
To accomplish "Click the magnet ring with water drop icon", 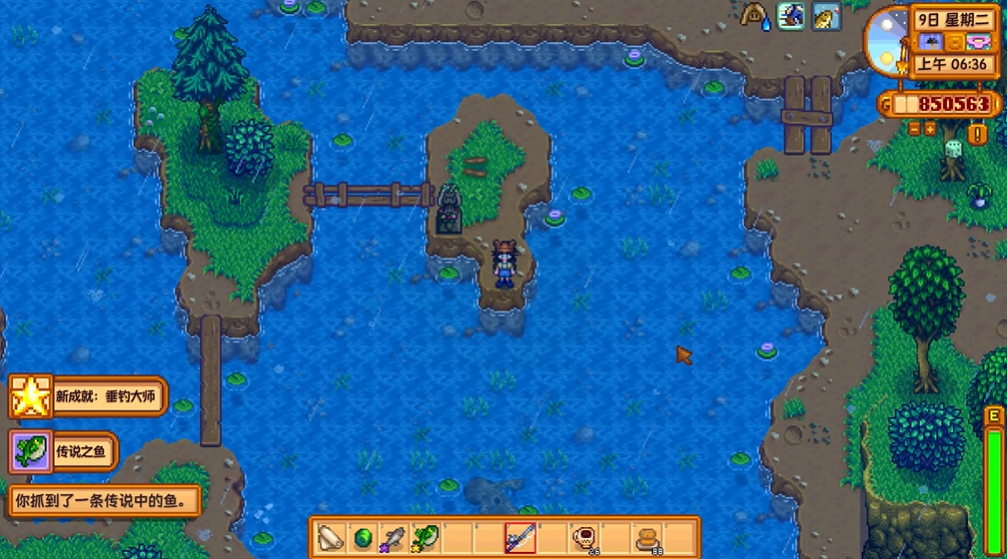I will point(755,15).
